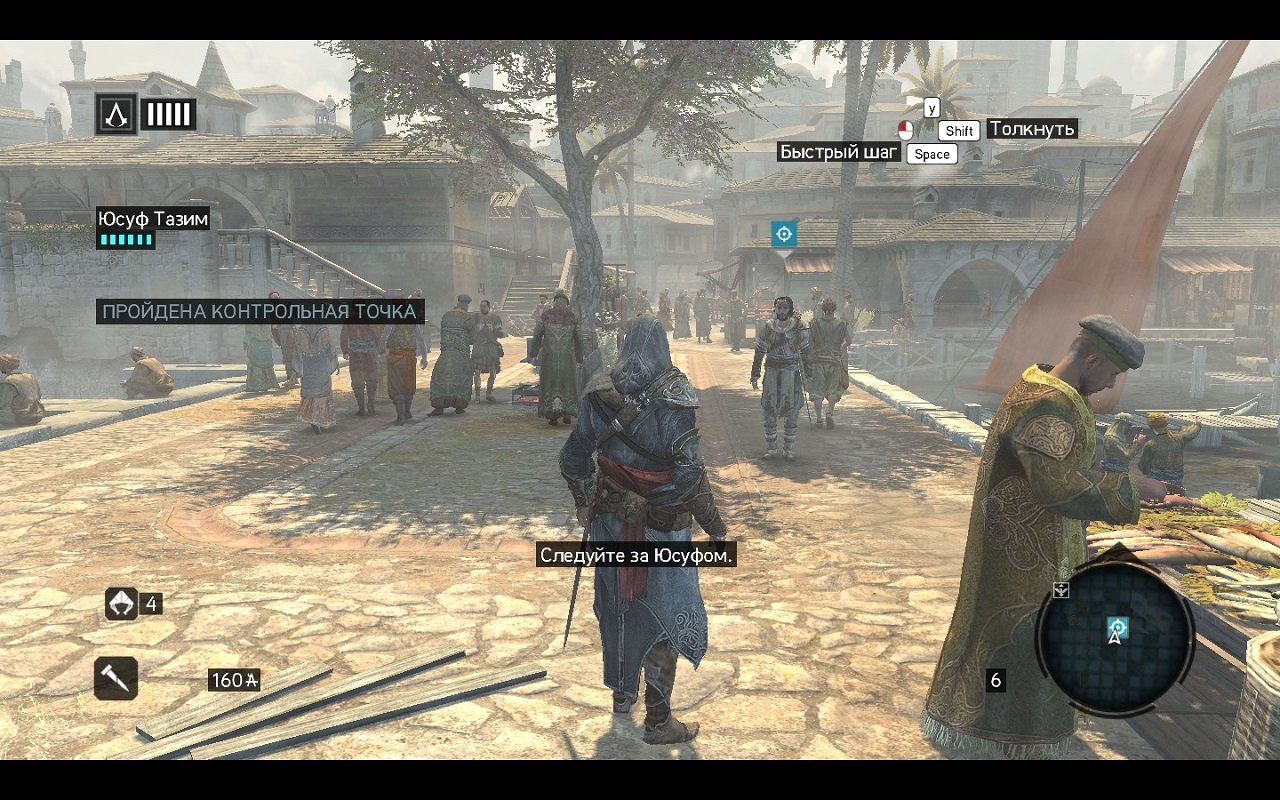Image resolution: width=1280 pixels, height=800 pixels.
Task: Click the objective marker on the minimap
Action: point(1117,627)
